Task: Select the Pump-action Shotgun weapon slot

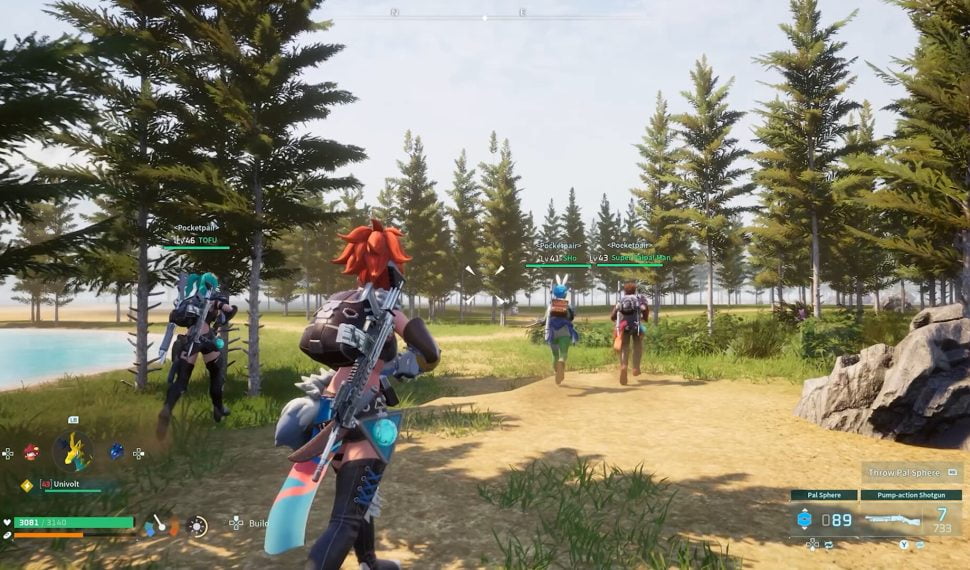Action: point(908,519)
